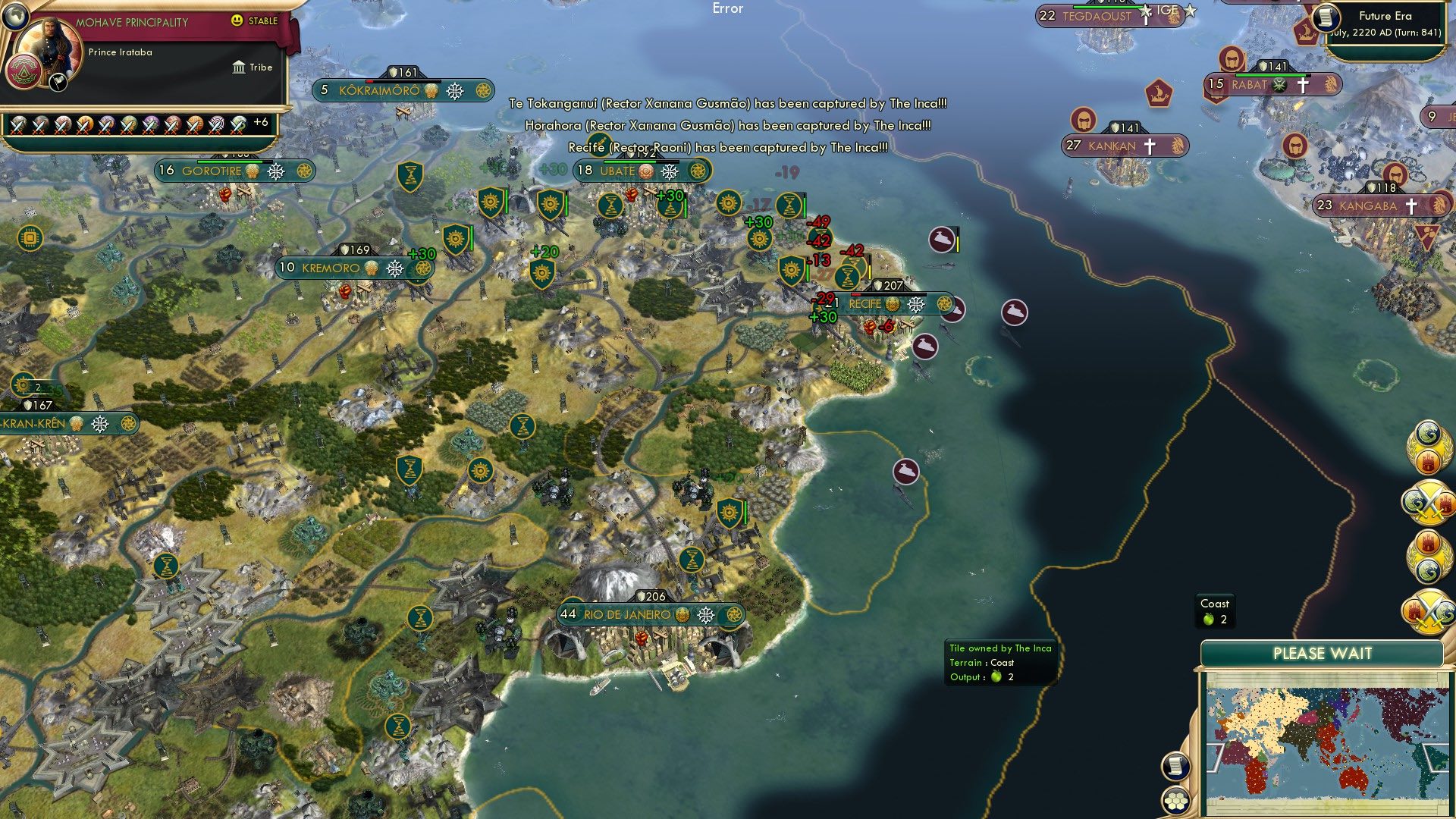Select the scroll notification log icon
1456x819 pixels.
[1176, 767]
